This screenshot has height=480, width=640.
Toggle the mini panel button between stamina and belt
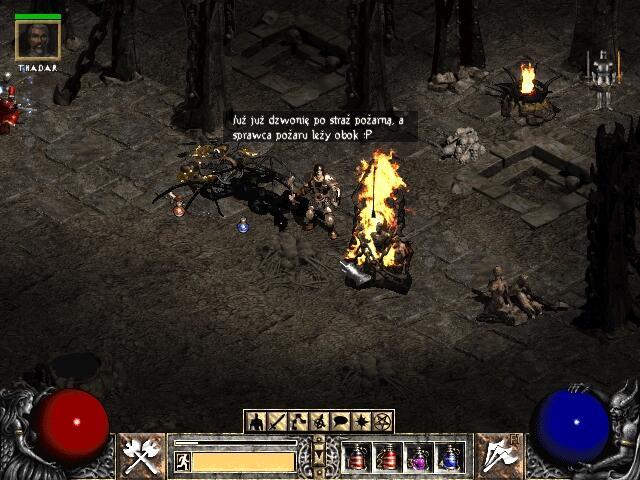click(x=319, y=456)
